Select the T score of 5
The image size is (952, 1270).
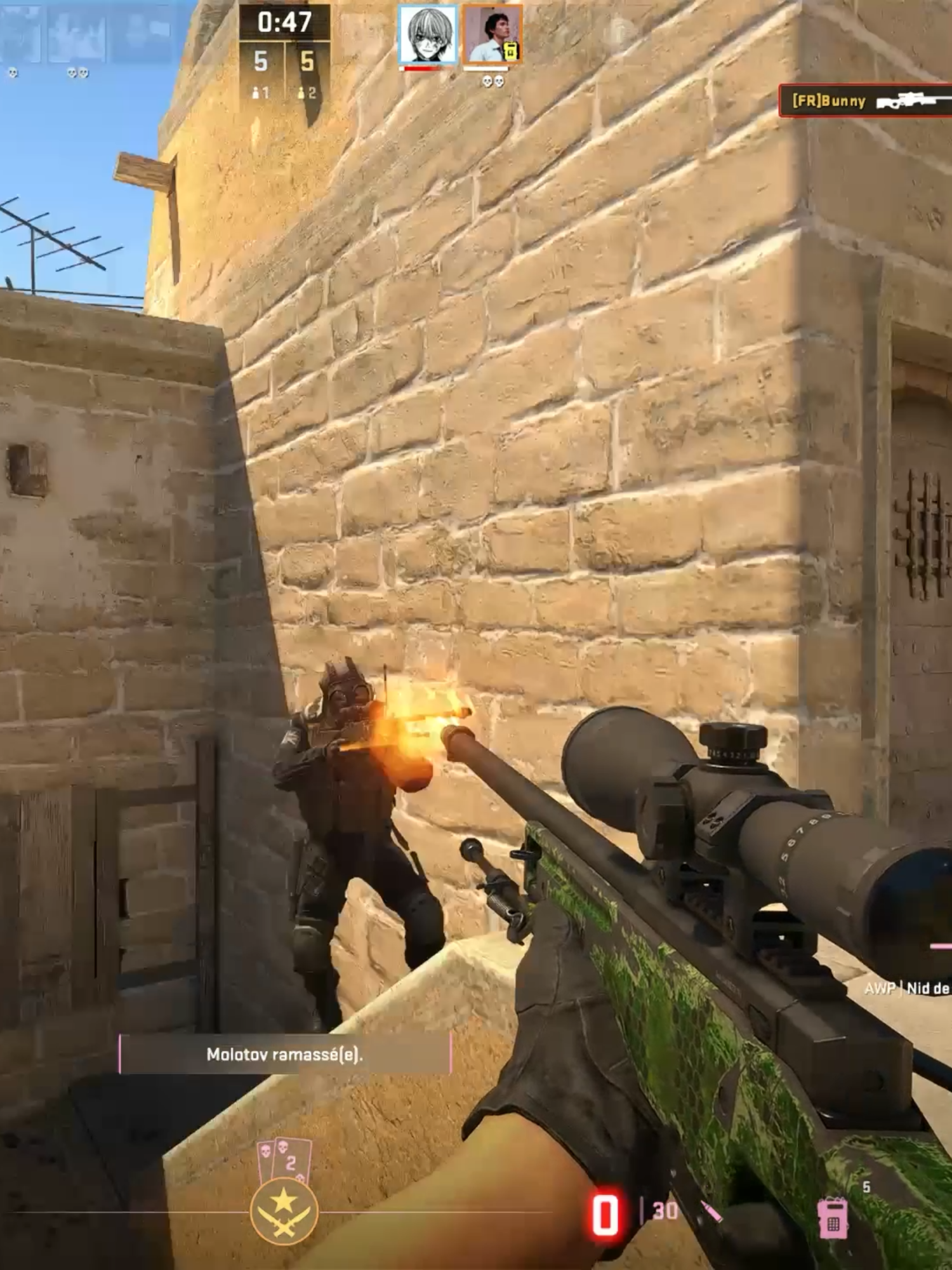tap(307, 62)
